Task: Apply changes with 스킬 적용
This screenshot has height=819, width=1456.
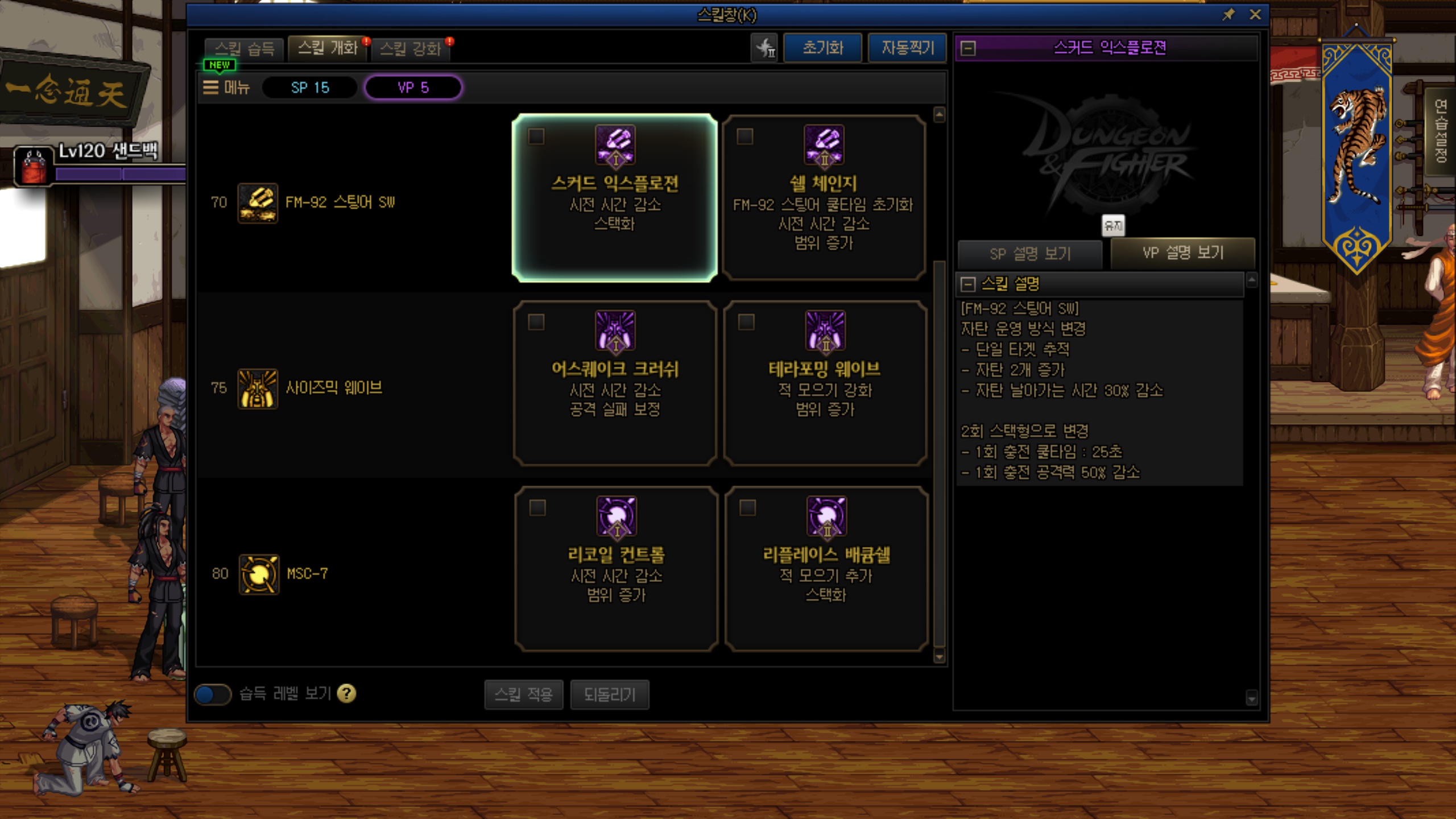Action: point(523,694)
